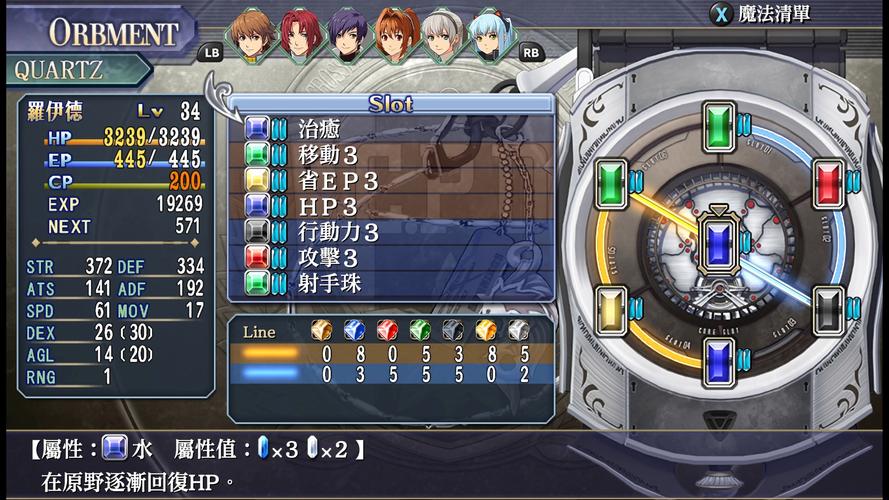Image resolution: width=889 pixels, height=500 pixels.
Task: Select the 行動力3 quartz entry
Action: click(390, 232)
